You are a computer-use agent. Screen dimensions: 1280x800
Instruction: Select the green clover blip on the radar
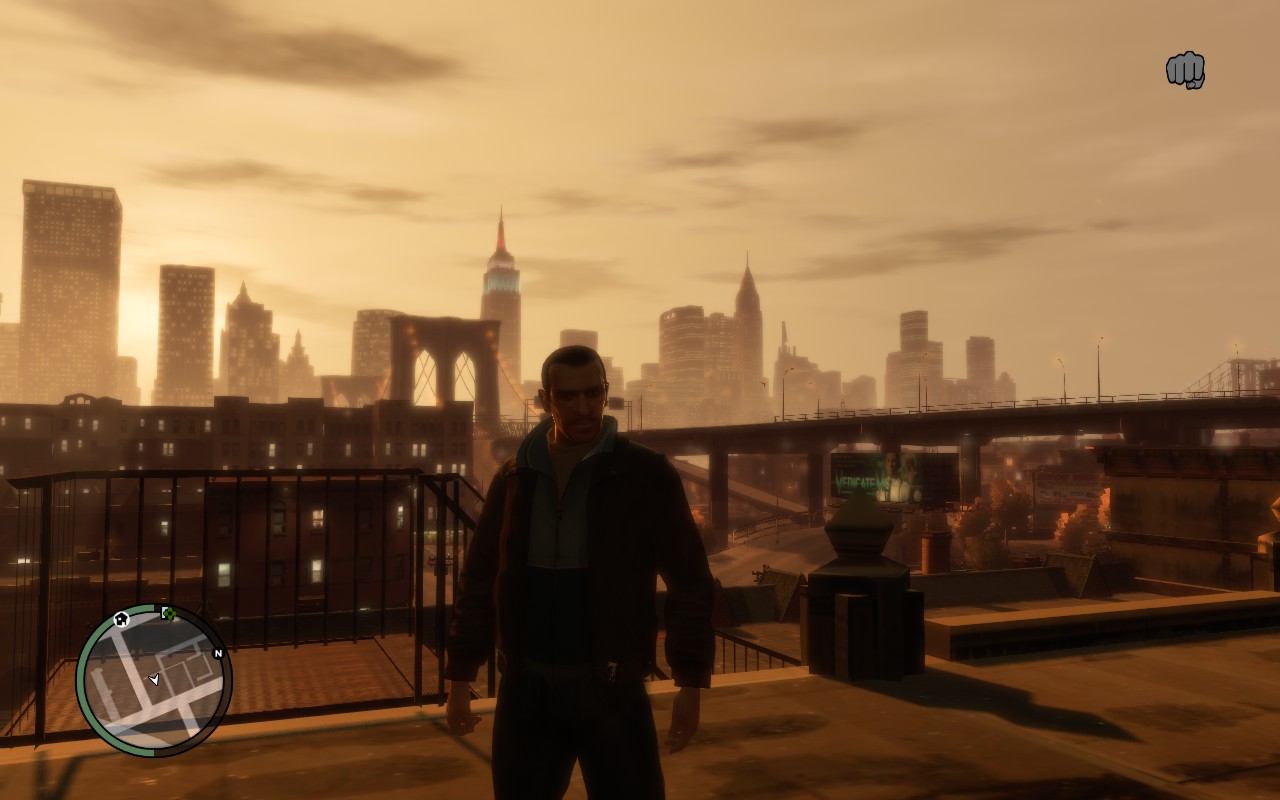click(168, 613)
